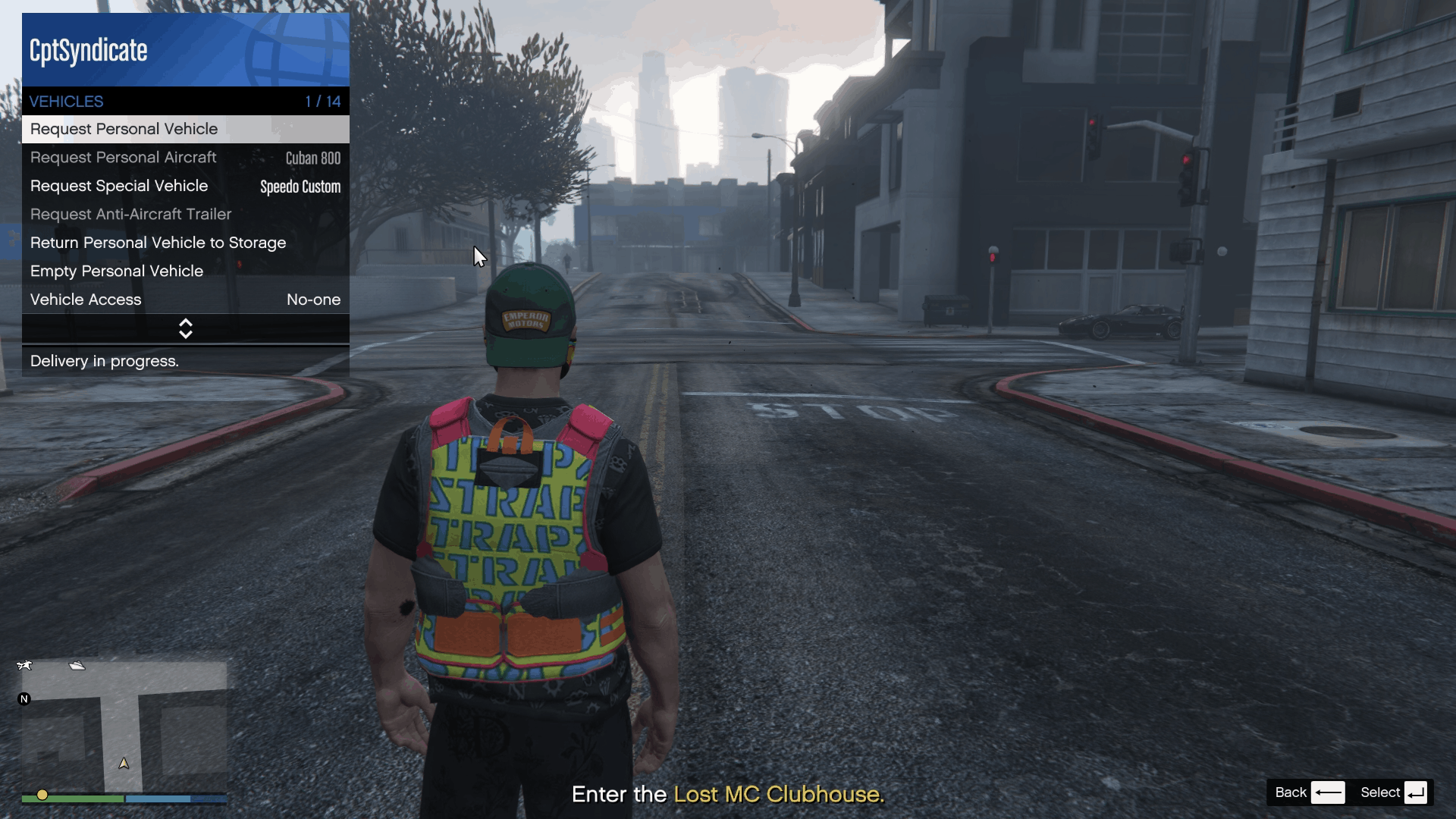The height and width of the screenshot is (819, 1456).
Task: Click the boat blip on the minimap
Action: [77, 667]
